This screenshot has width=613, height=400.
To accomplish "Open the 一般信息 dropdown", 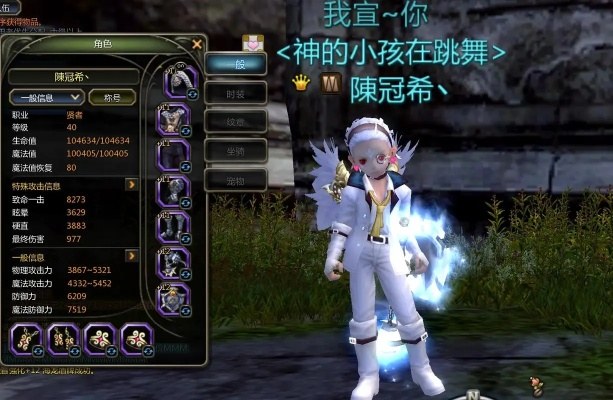I will (x=46, y=97).
